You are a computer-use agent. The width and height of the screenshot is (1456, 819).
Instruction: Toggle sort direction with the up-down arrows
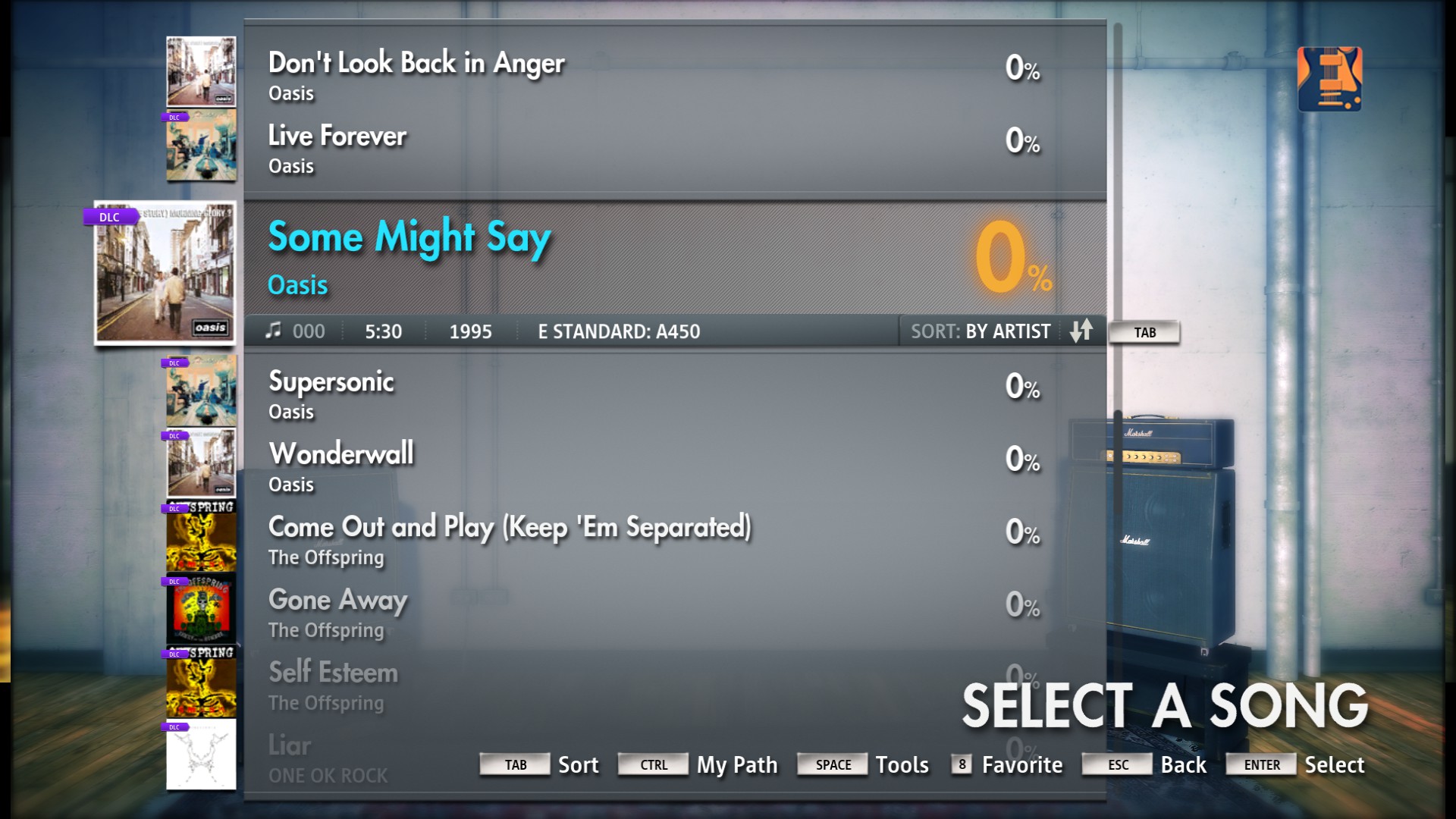tap(1083, 331)
